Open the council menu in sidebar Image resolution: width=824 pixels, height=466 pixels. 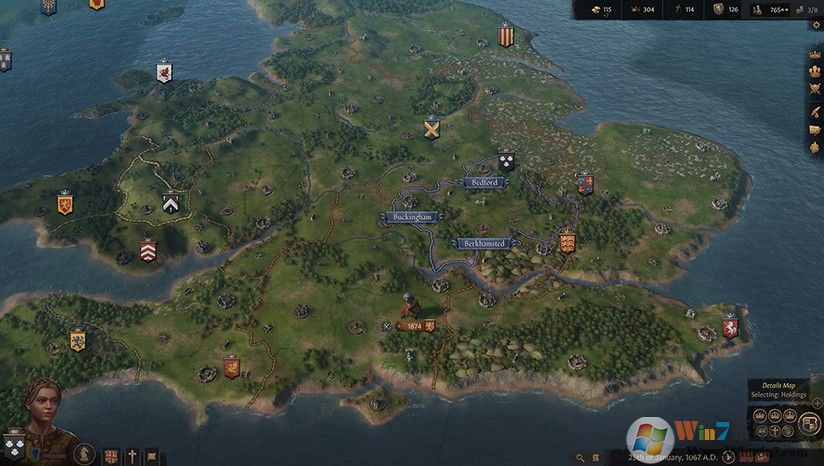pyautogui.click(x=815, y=73)
